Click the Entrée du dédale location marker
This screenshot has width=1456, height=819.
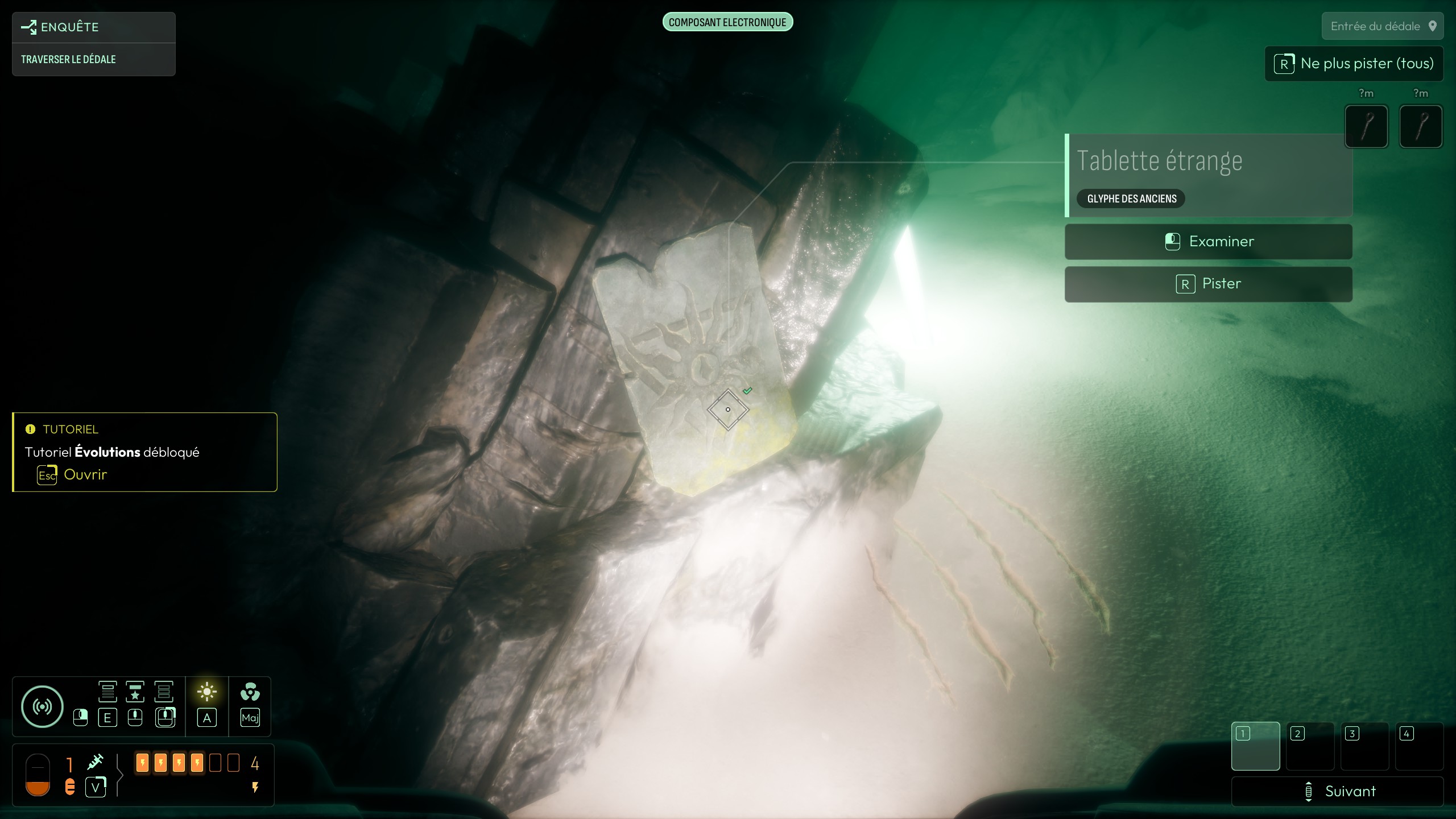(1382, 26)
